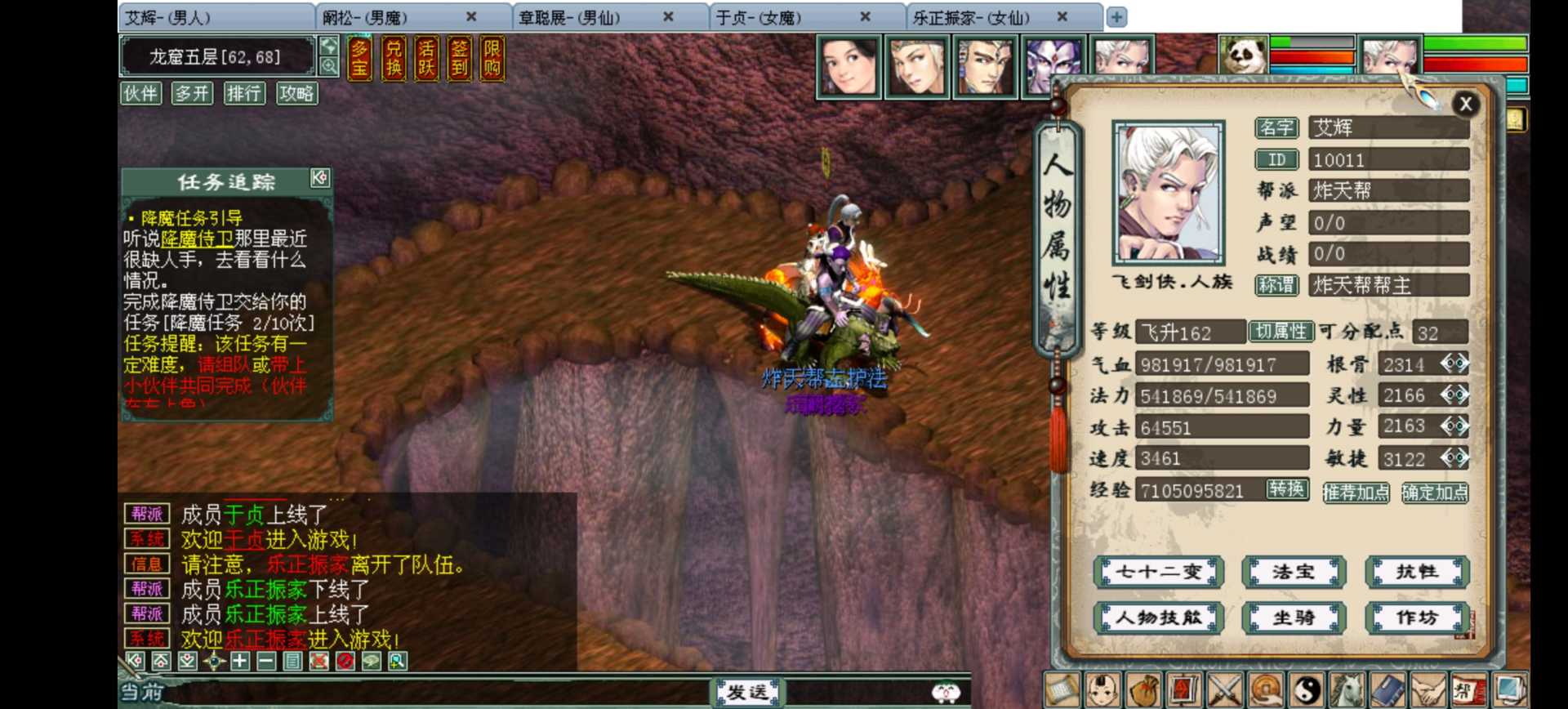This screenshot has width=1568, height=709.
Task: Open the 签到 daily sign-in
Action: [459, 59]
